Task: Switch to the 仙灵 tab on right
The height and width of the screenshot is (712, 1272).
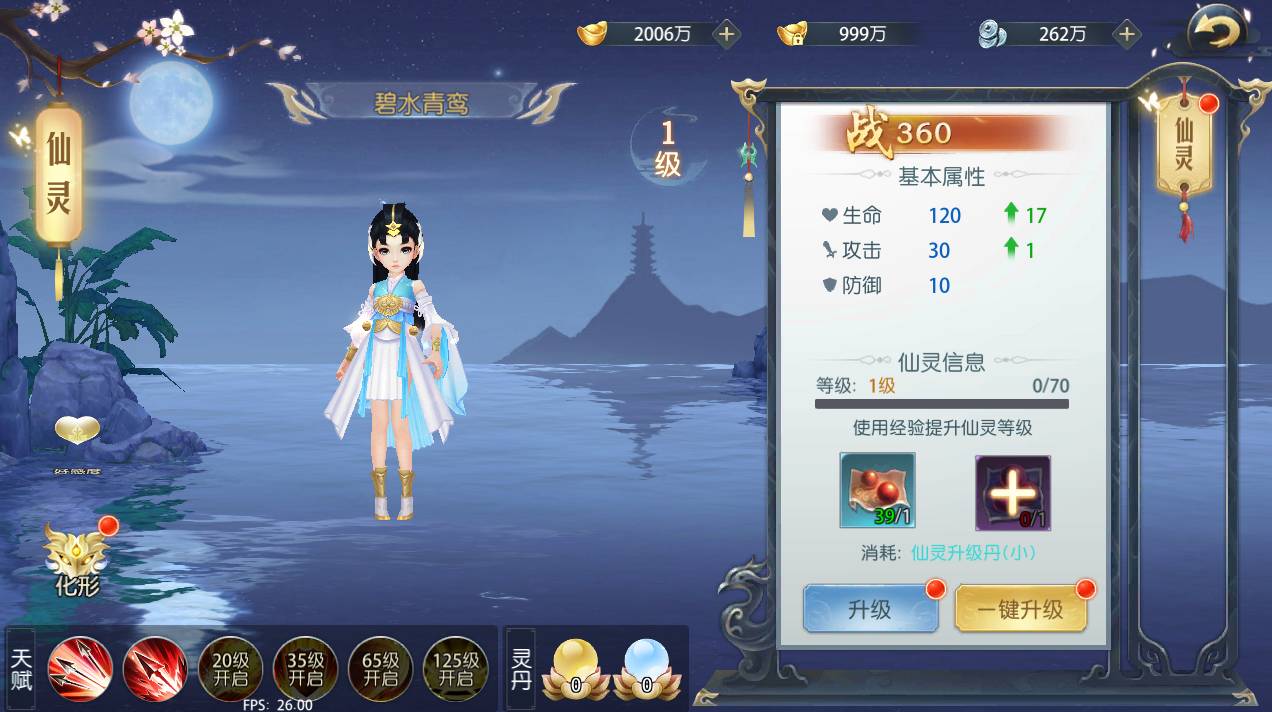Action: (1184, 146)
